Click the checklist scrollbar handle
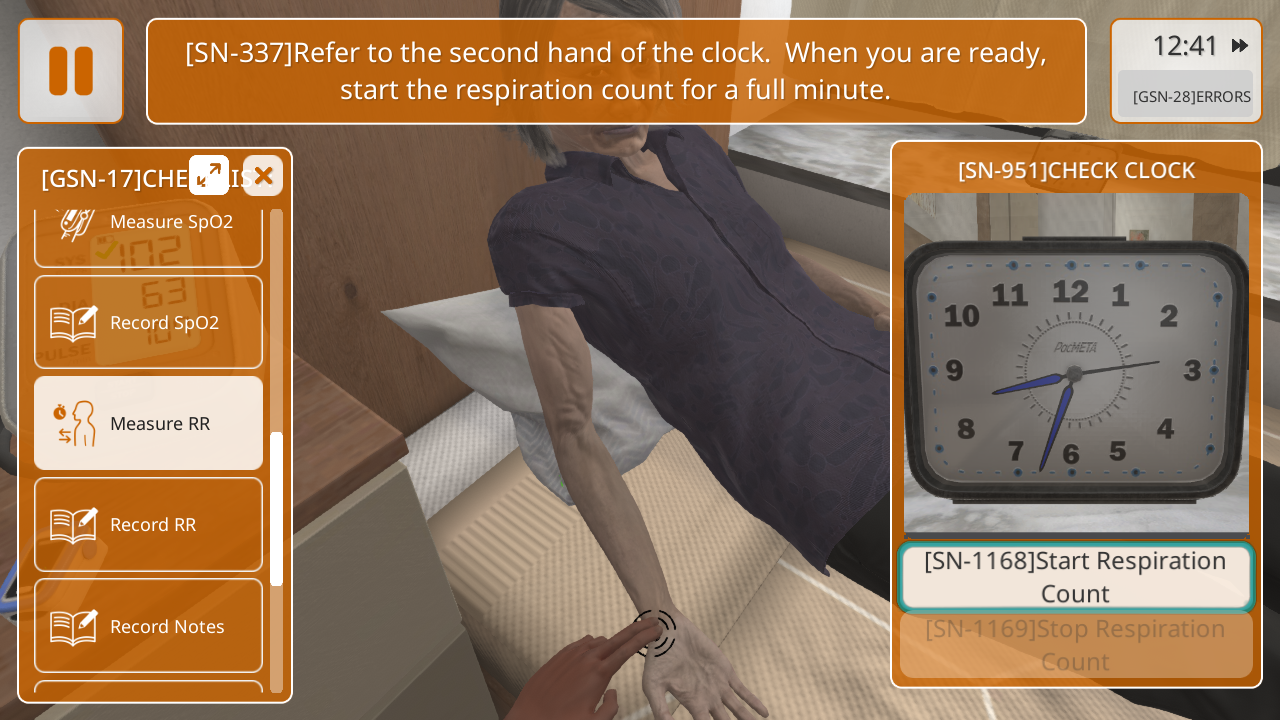 276,508
